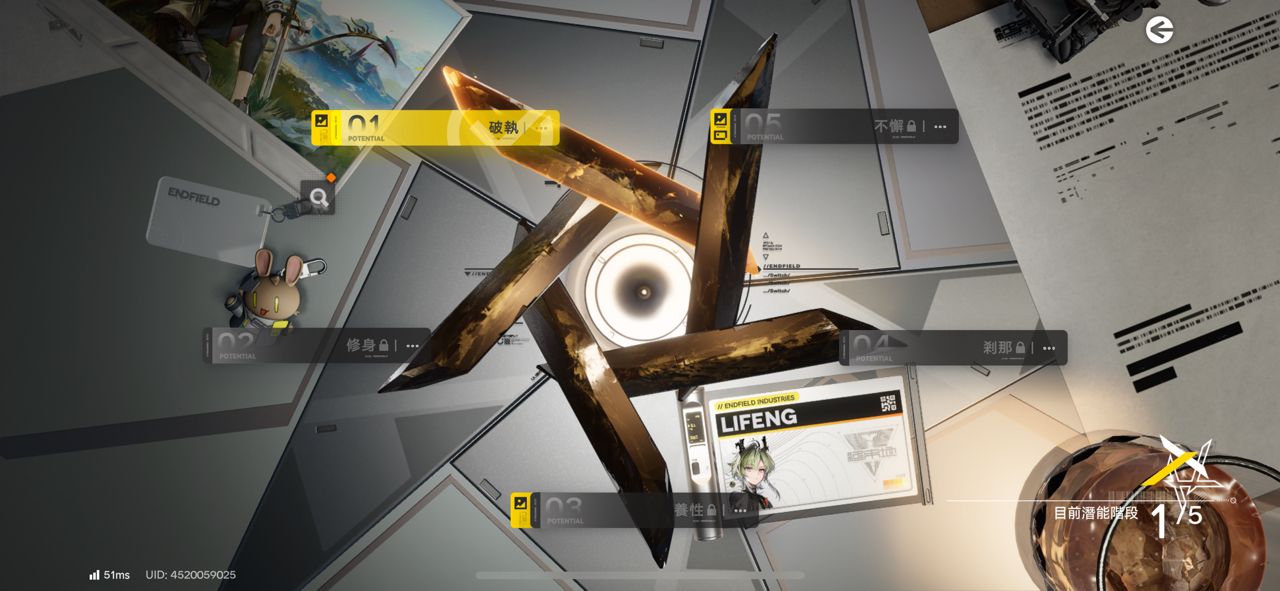1280x591 pixels.
Task: Open details dots on Potential 05
Action: tap(941, 127)
